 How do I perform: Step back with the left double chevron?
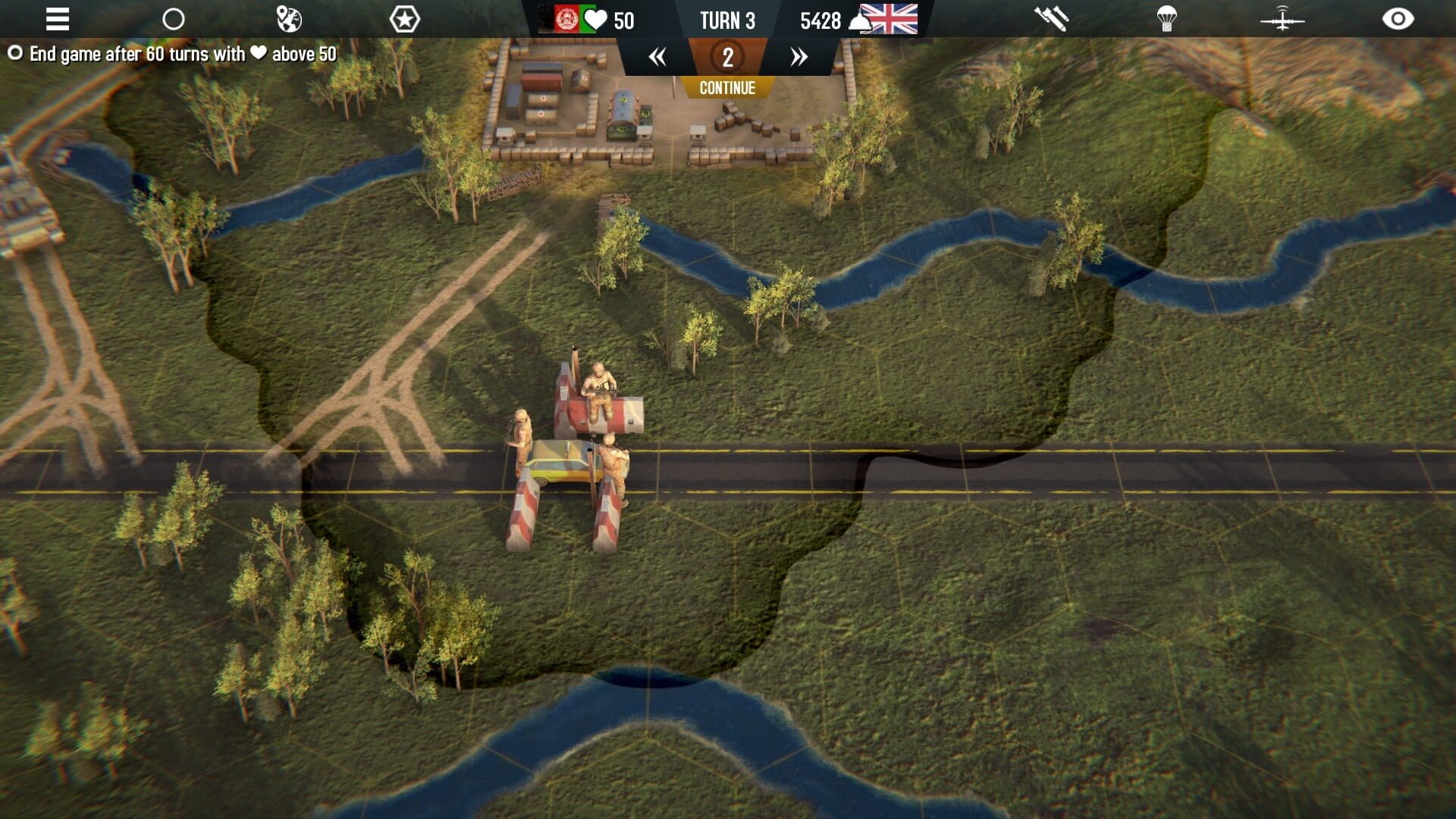click(x=658, y=58)
